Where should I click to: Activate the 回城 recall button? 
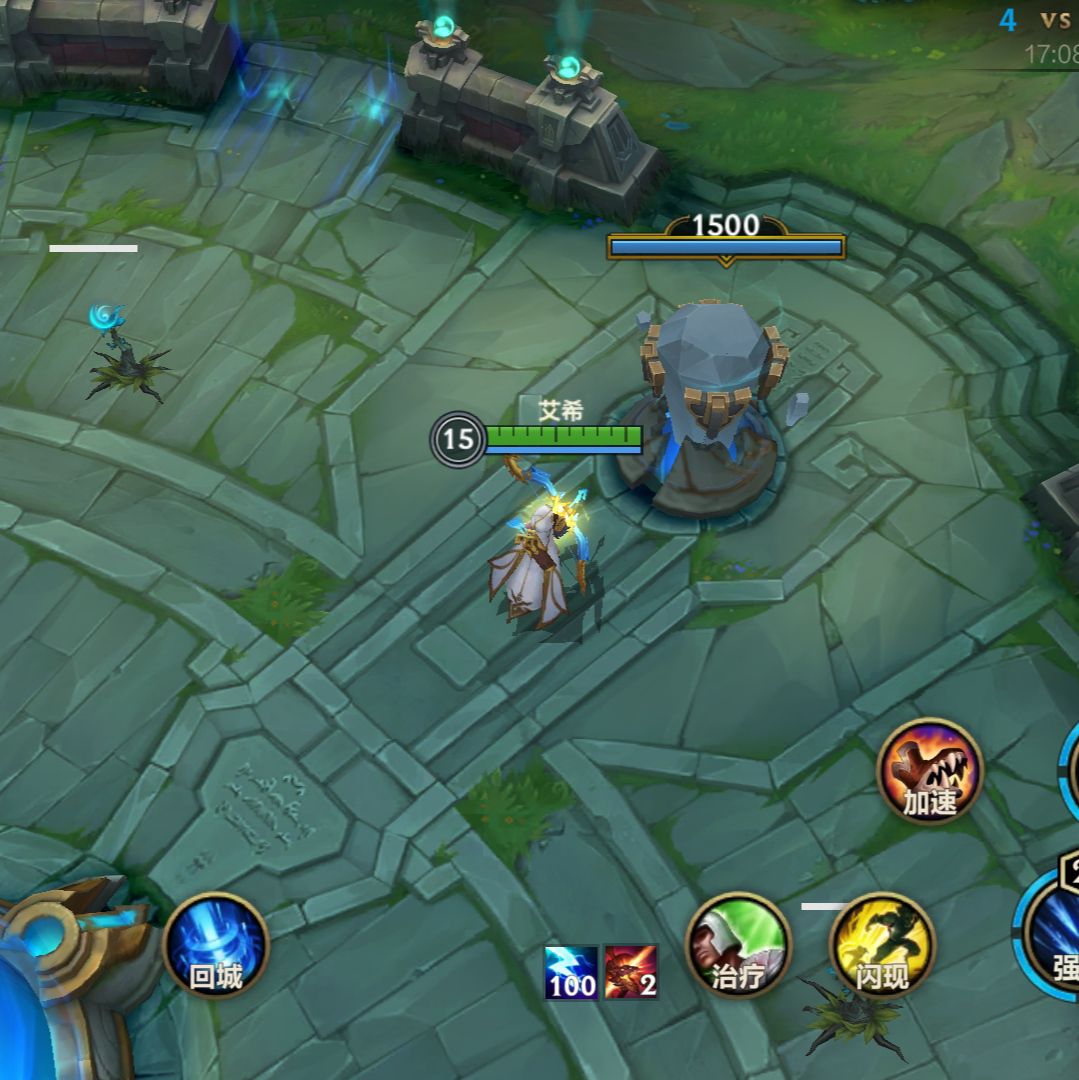click(216, 945)
